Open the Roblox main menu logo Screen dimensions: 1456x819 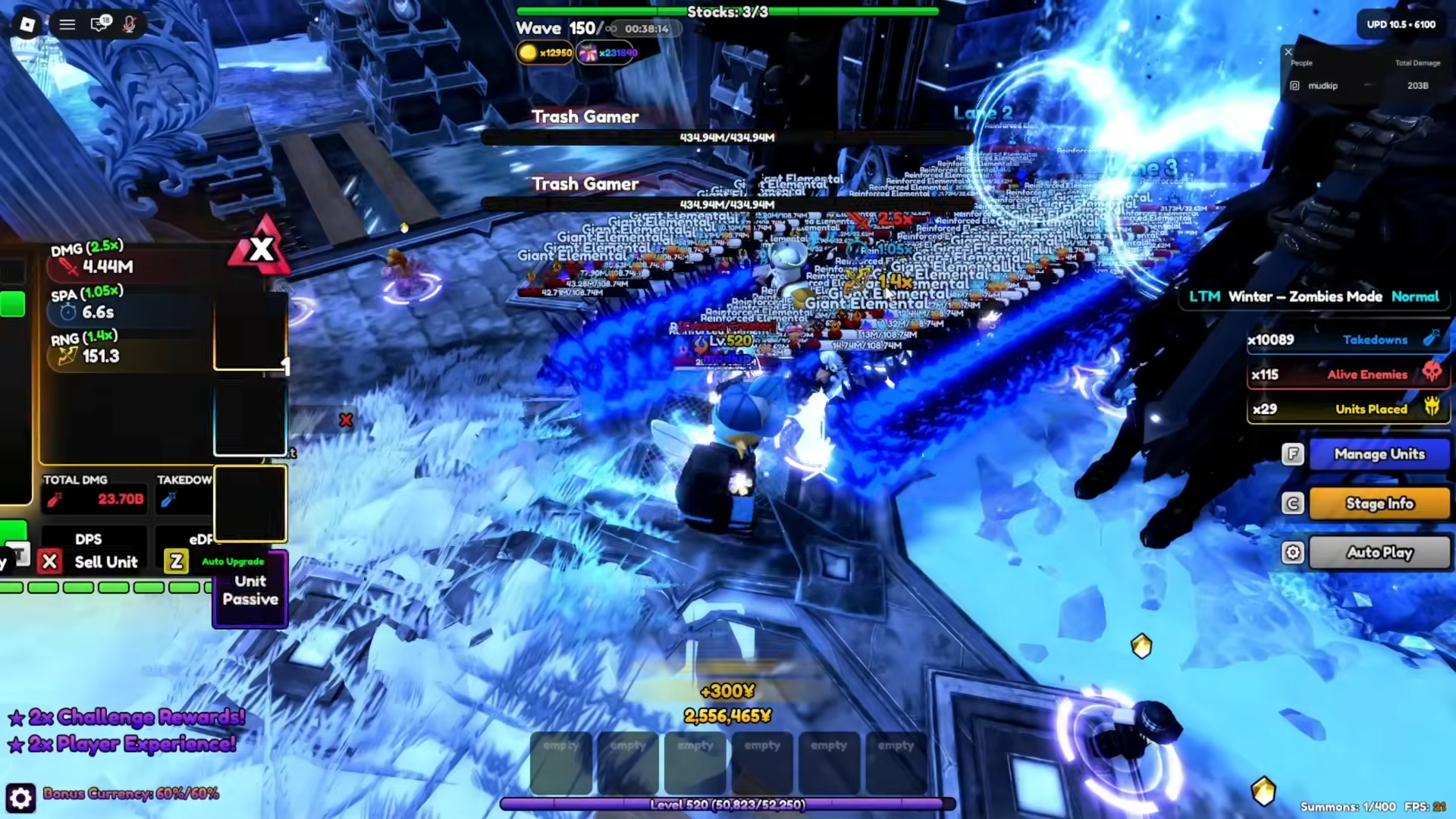pos(27,24)
